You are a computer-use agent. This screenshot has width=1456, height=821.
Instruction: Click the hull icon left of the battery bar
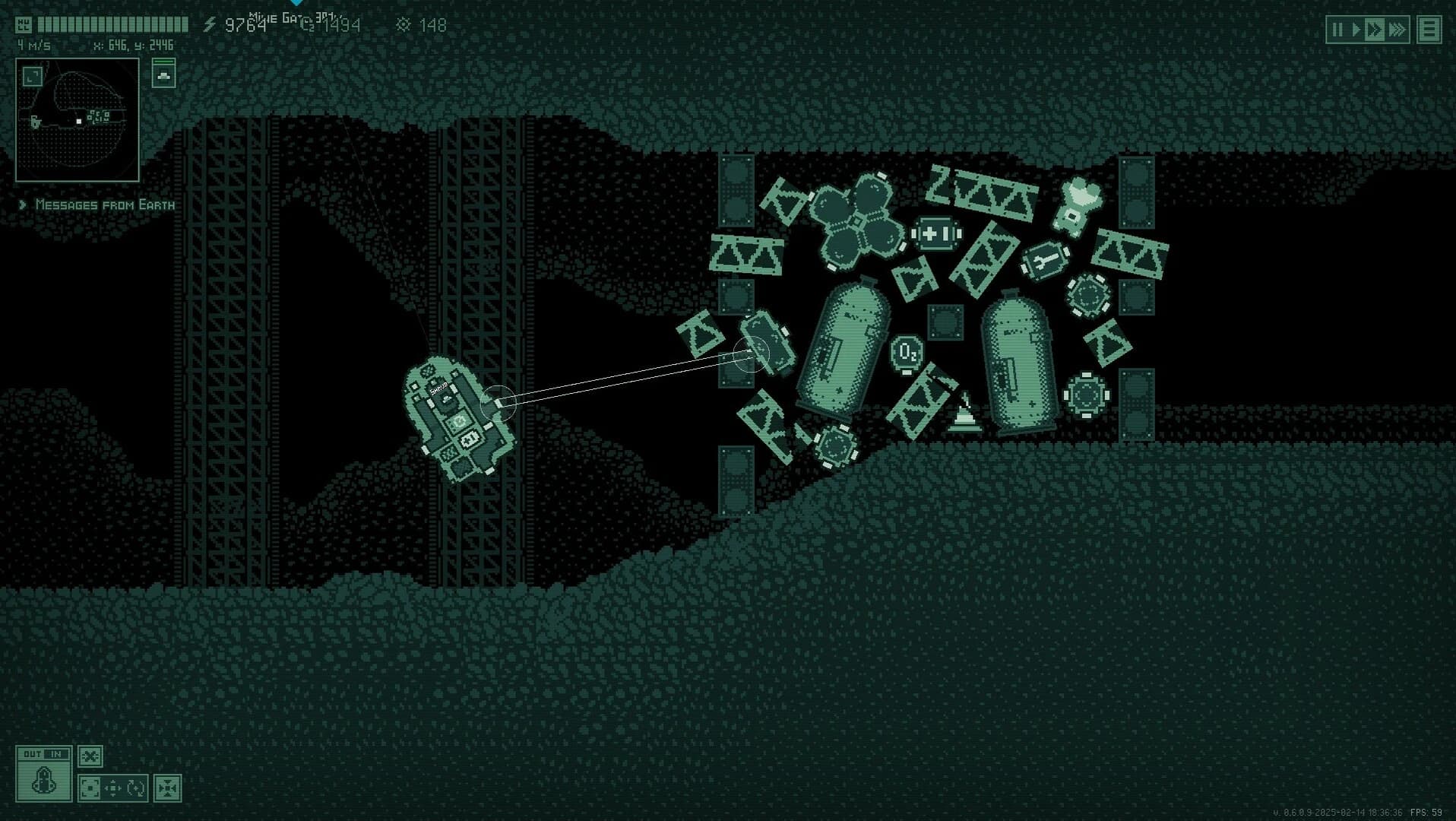pos(25,24)
